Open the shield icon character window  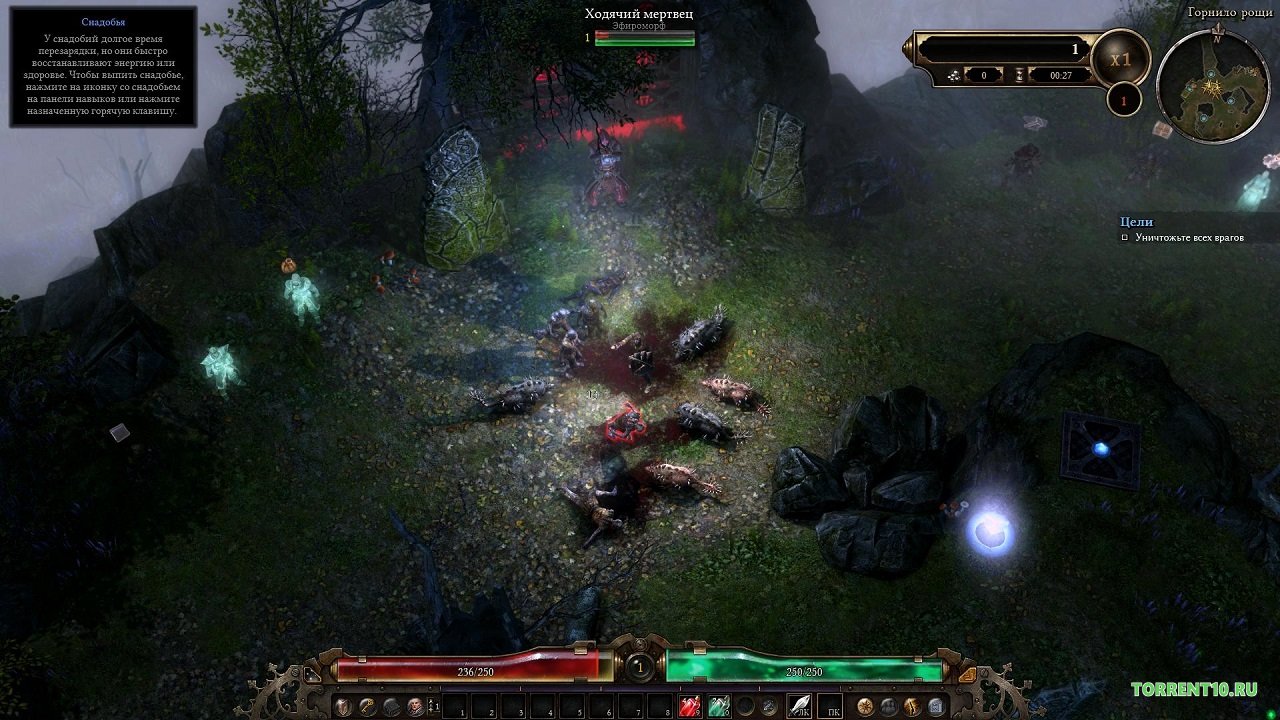(x=344, y=707)
